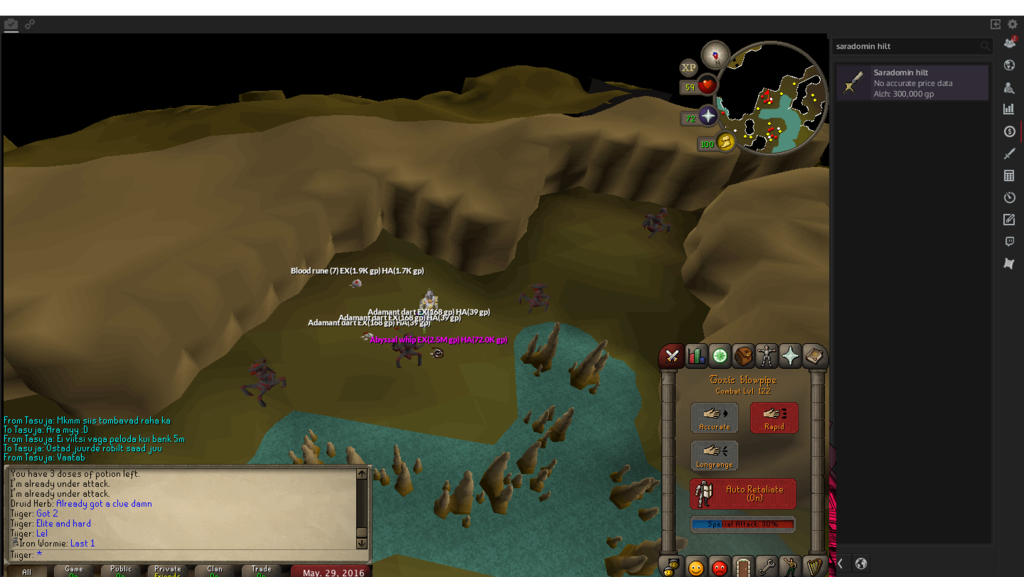The image size is (1024, 577).
Task: Switch chat filter to the Public tab
Action: tap(121, 570)
